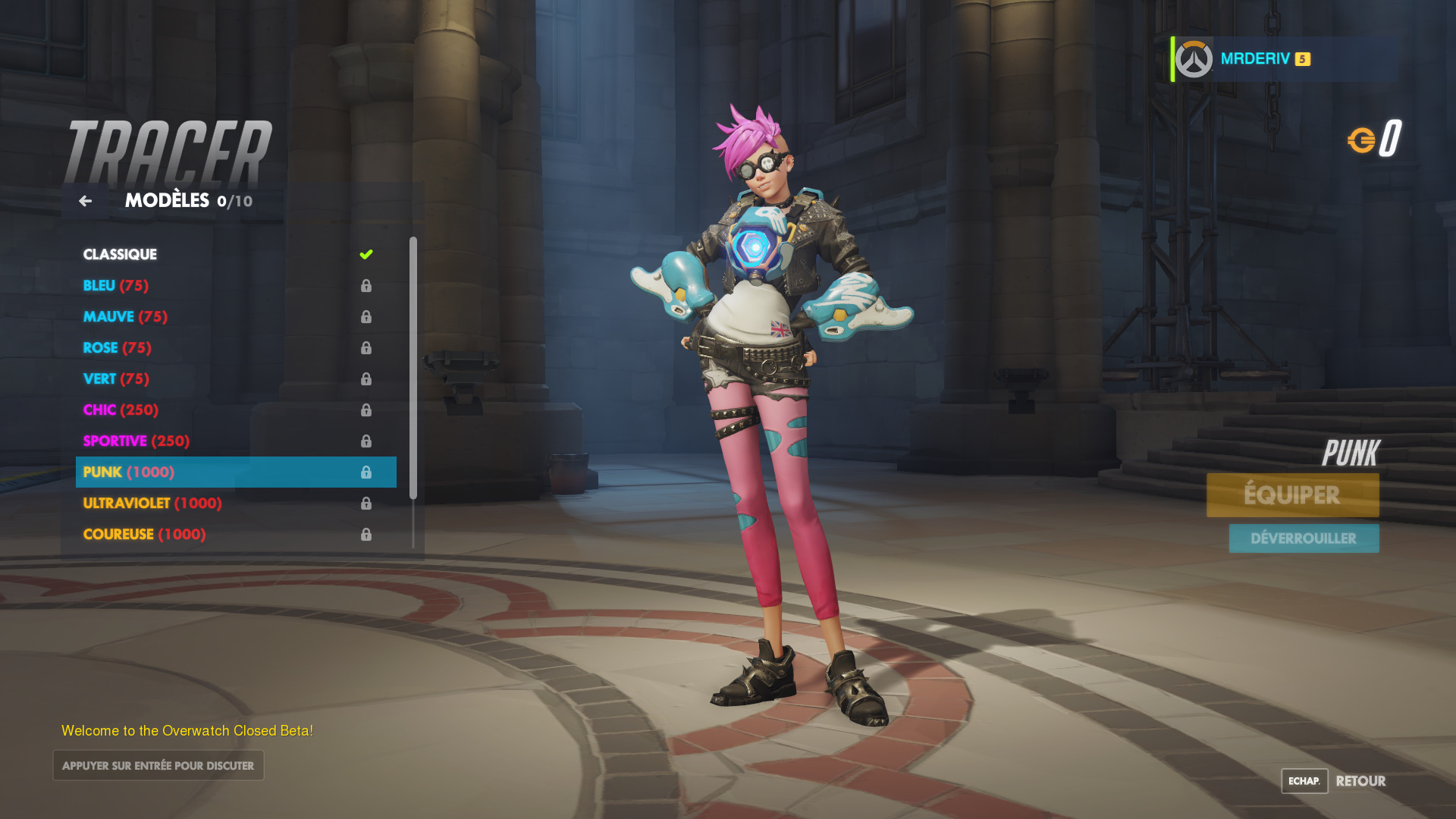Select the CLASSIQUE skin entry

click(120, 254)
